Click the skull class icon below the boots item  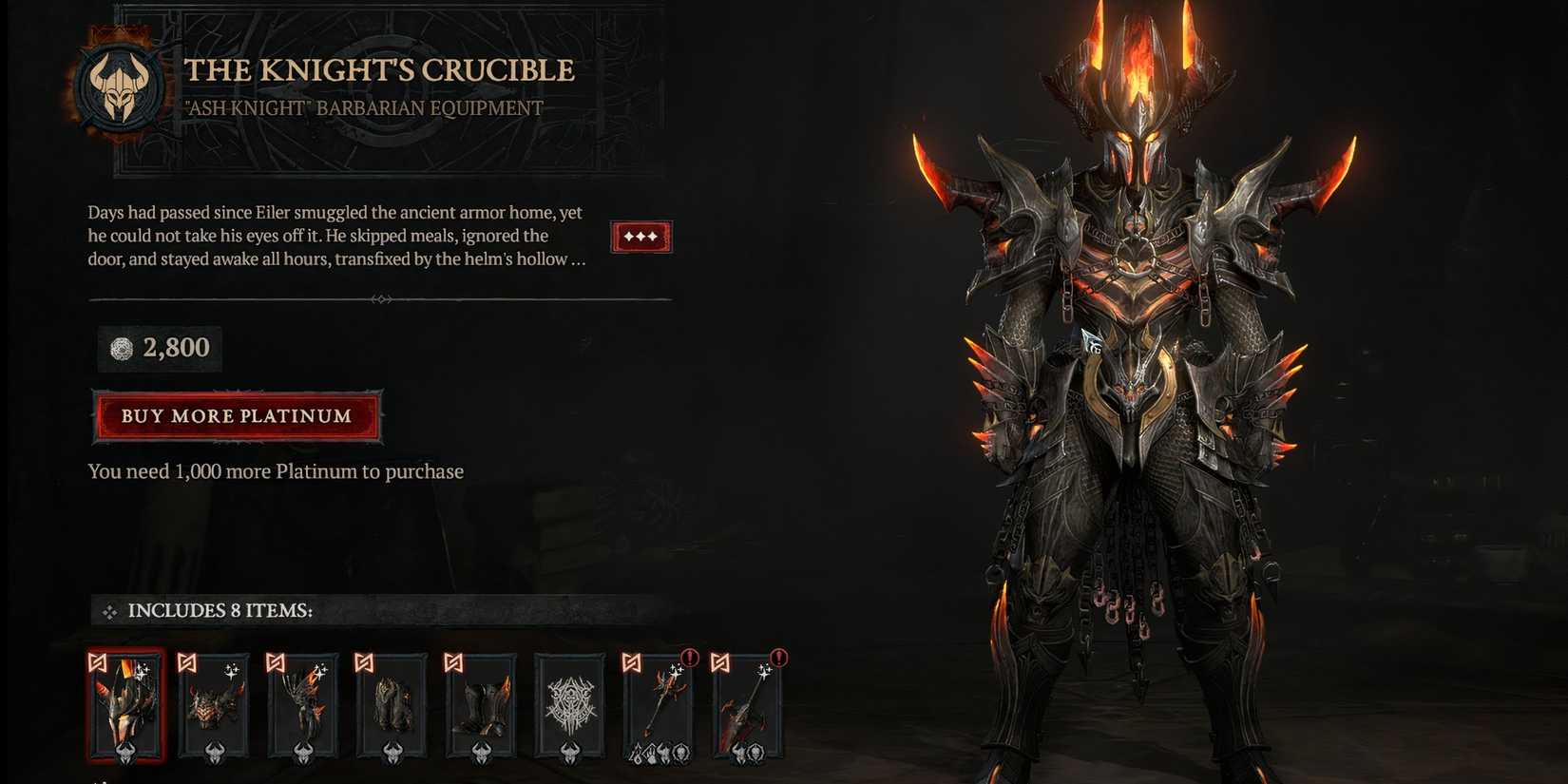tap(481, 754)
